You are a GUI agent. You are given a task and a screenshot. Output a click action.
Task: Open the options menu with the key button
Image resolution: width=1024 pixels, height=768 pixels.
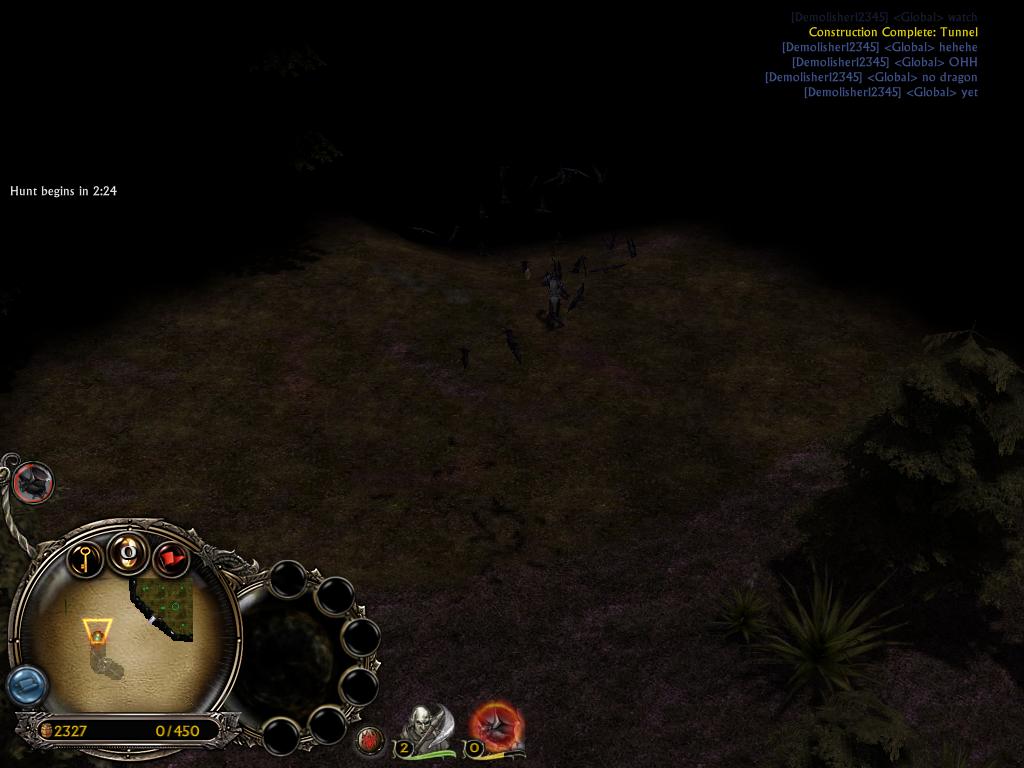coord(85,556)
